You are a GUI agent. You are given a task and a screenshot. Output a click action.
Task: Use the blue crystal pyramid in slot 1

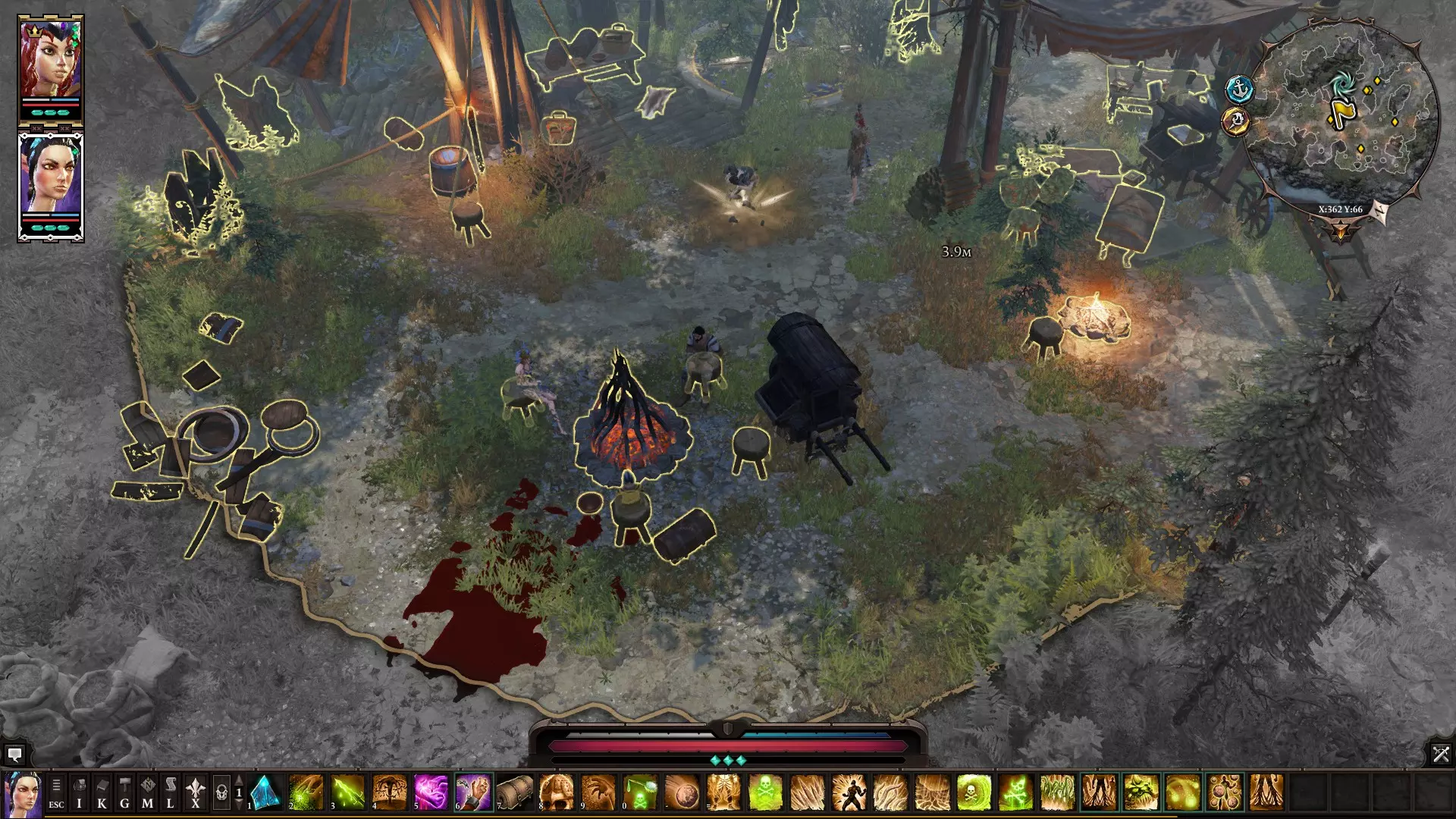(265, 792)
